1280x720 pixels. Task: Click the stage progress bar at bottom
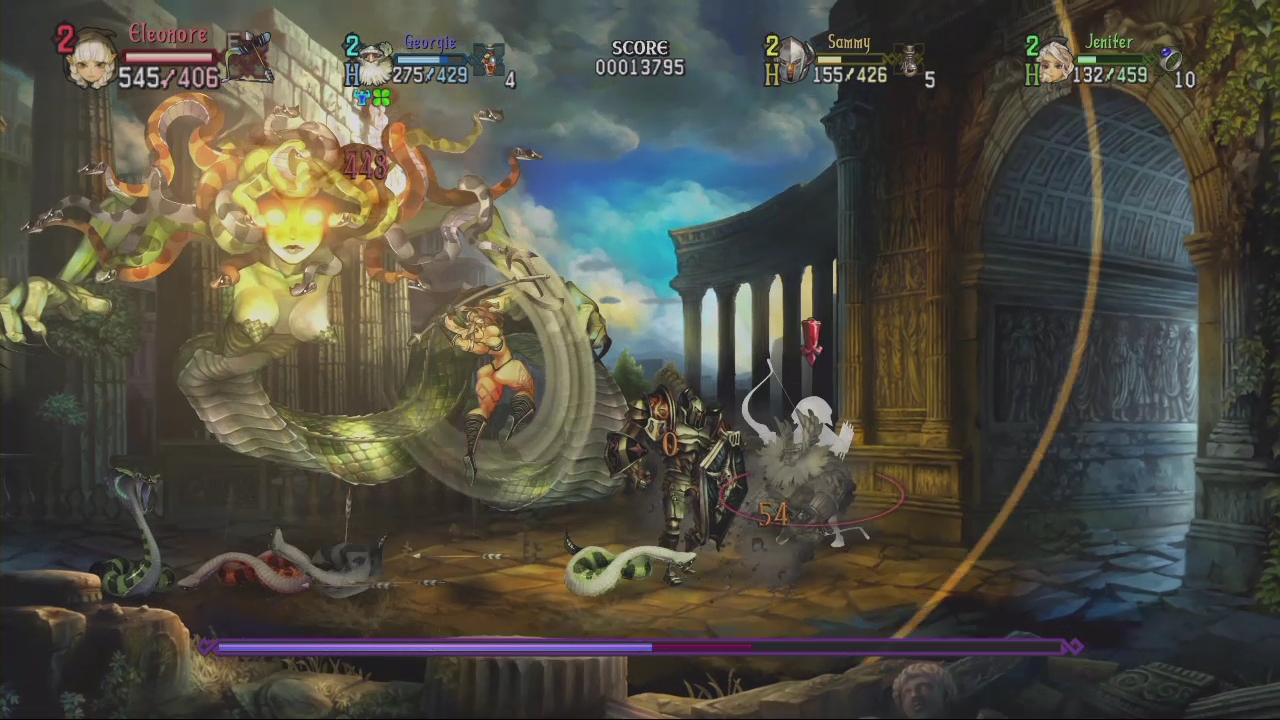click(640, 647)
